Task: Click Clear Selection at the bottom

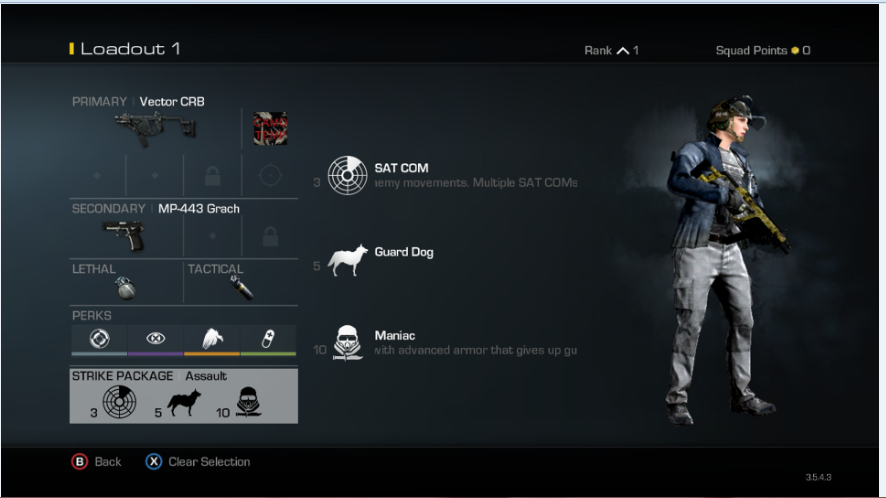Action: pyautogui.click(x=198, y=462)
